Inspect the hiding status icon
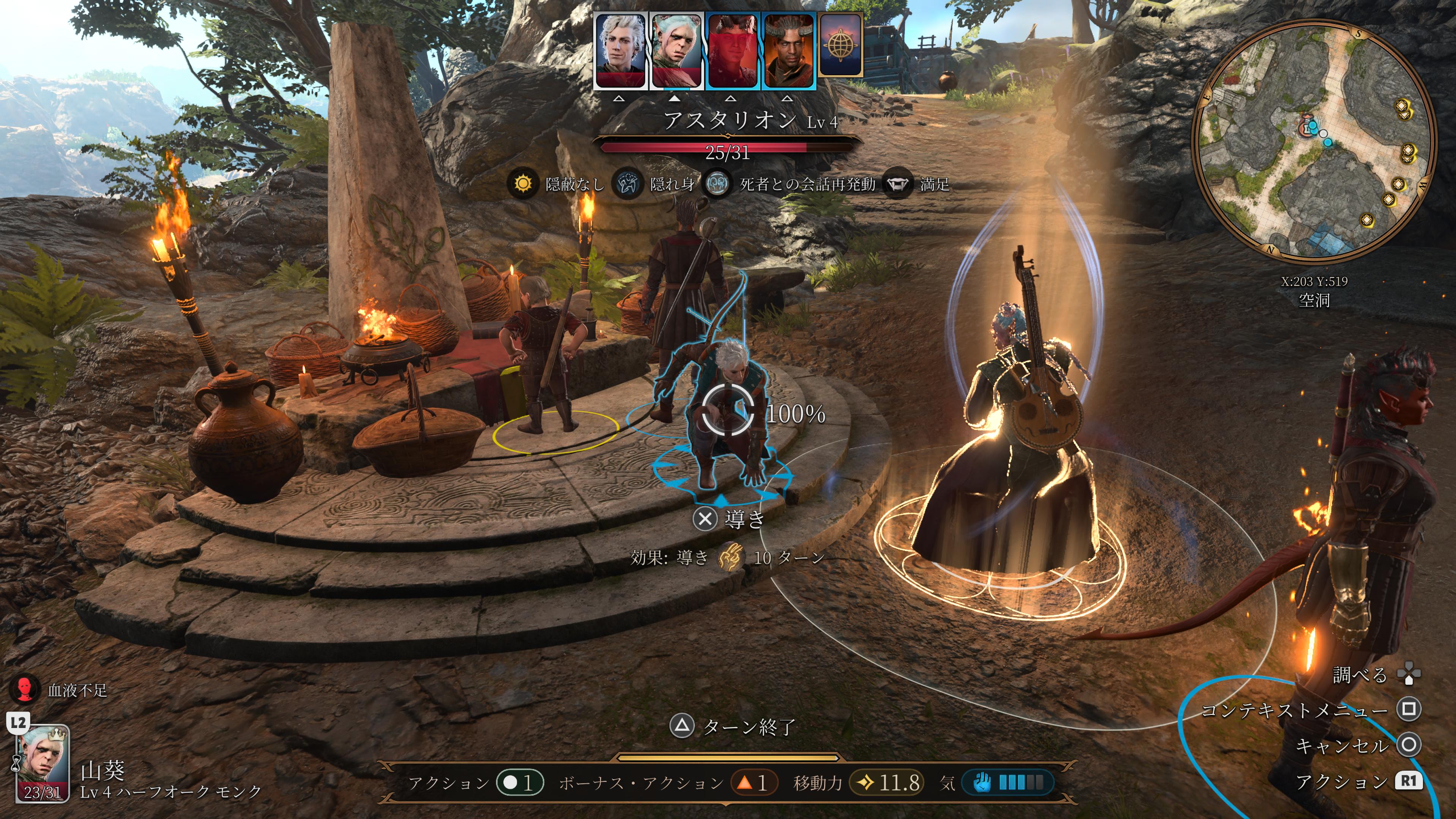1456x819 pixels. pos(628,184)
